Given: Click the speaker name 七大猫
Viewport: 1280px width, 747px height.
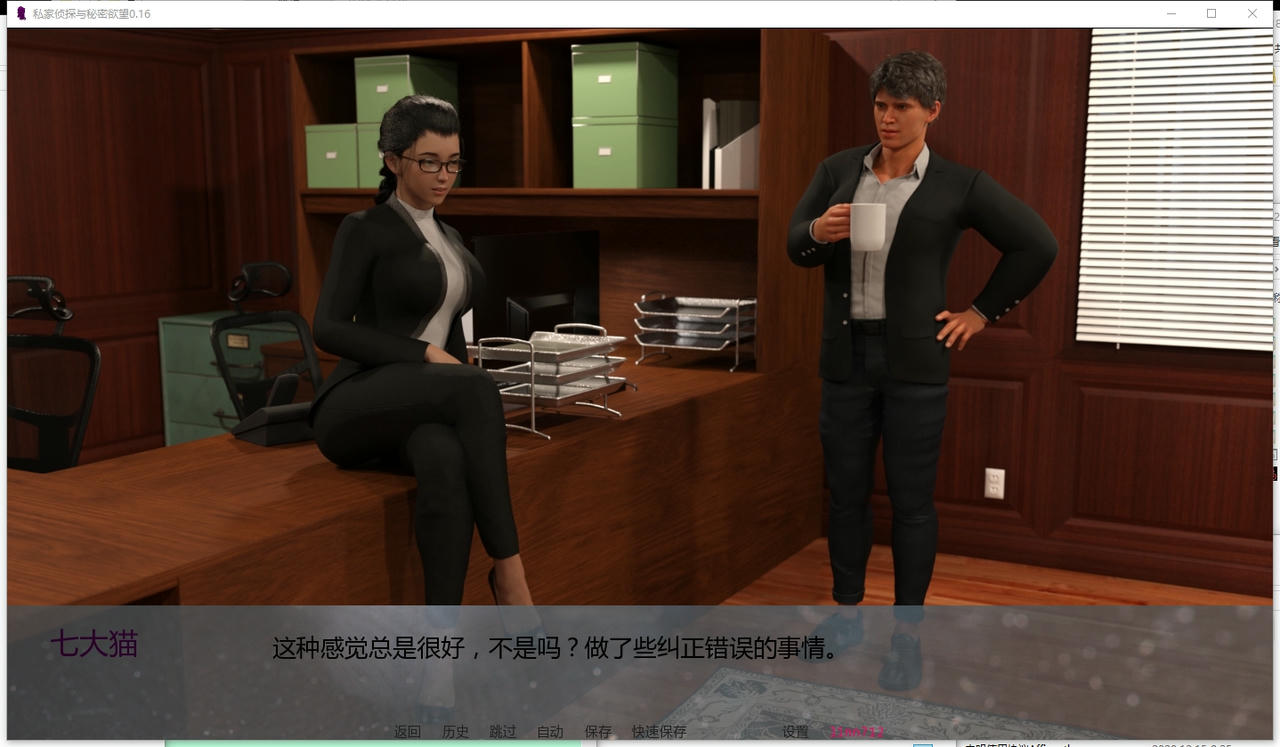Looking at the screenshot, I should coord(97,645).
